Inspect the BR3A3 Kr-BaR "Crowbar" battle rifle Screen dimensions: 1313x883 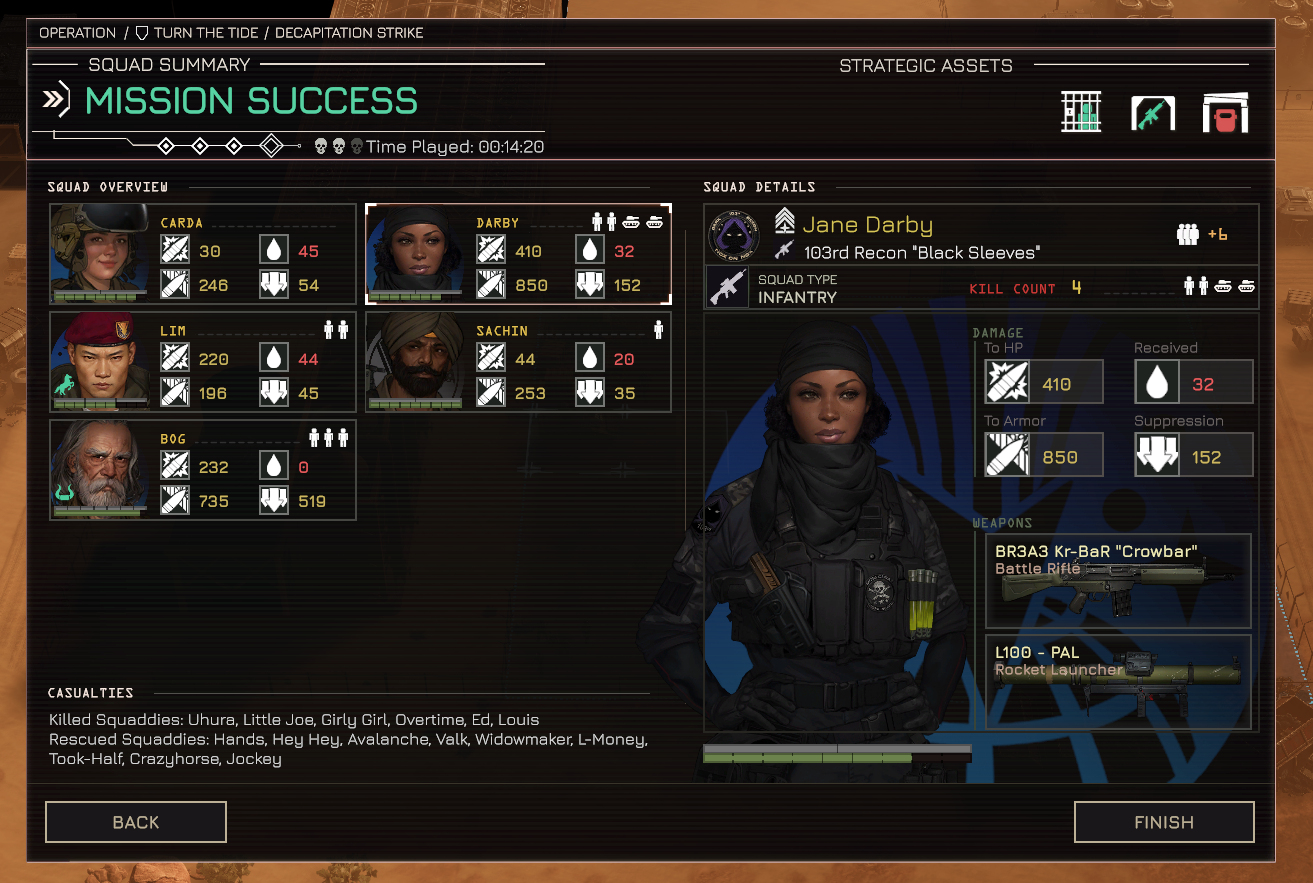point(1118,581)
